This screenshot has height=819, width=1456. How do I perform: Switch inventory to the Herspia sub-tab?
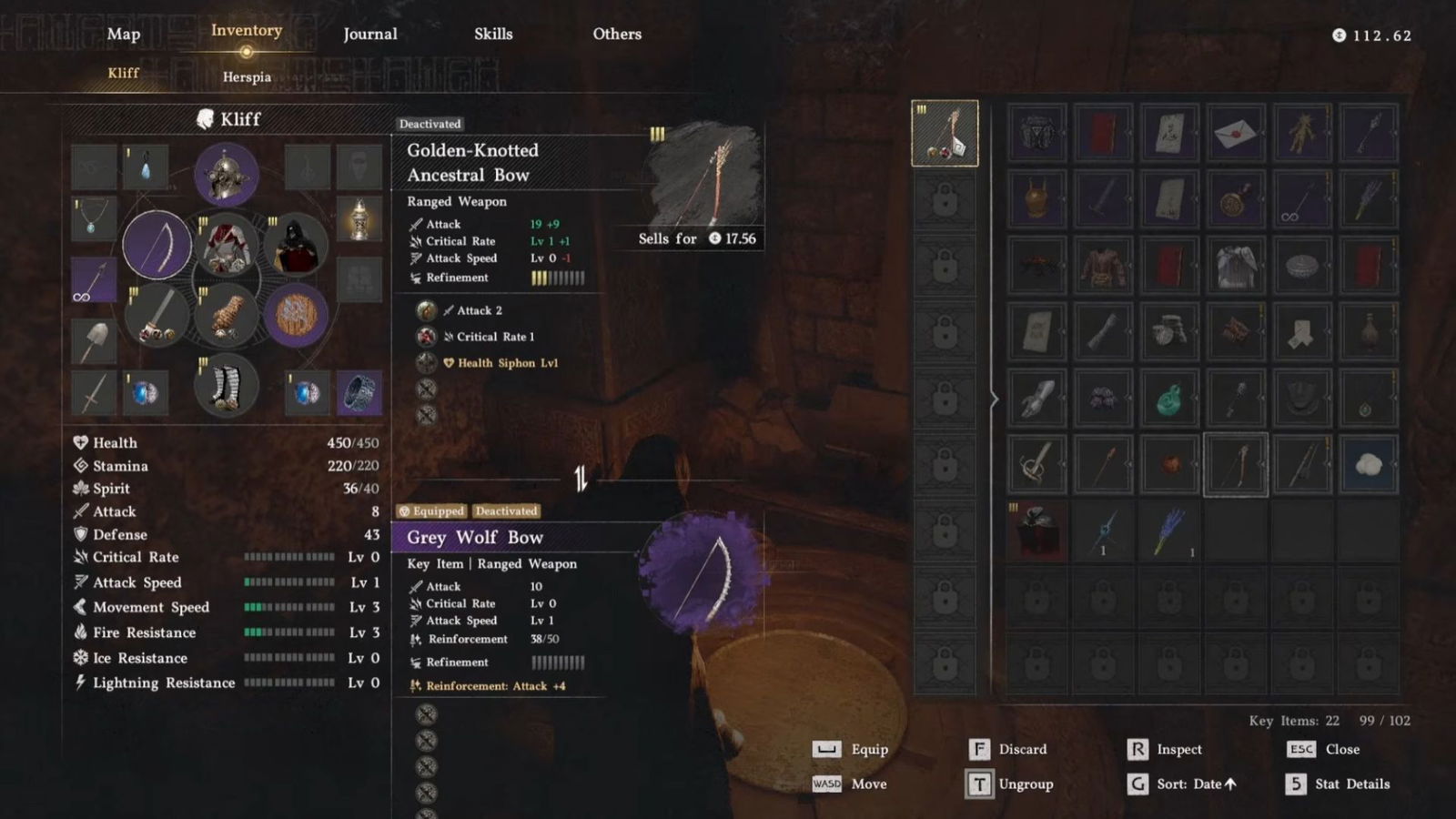click(247, 77)
